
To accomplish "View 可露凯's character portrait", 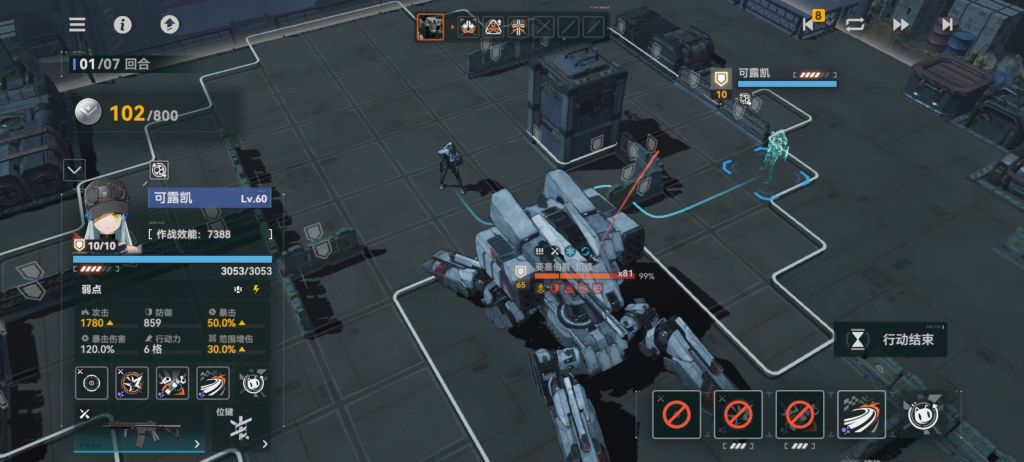I will pos(105,210).
